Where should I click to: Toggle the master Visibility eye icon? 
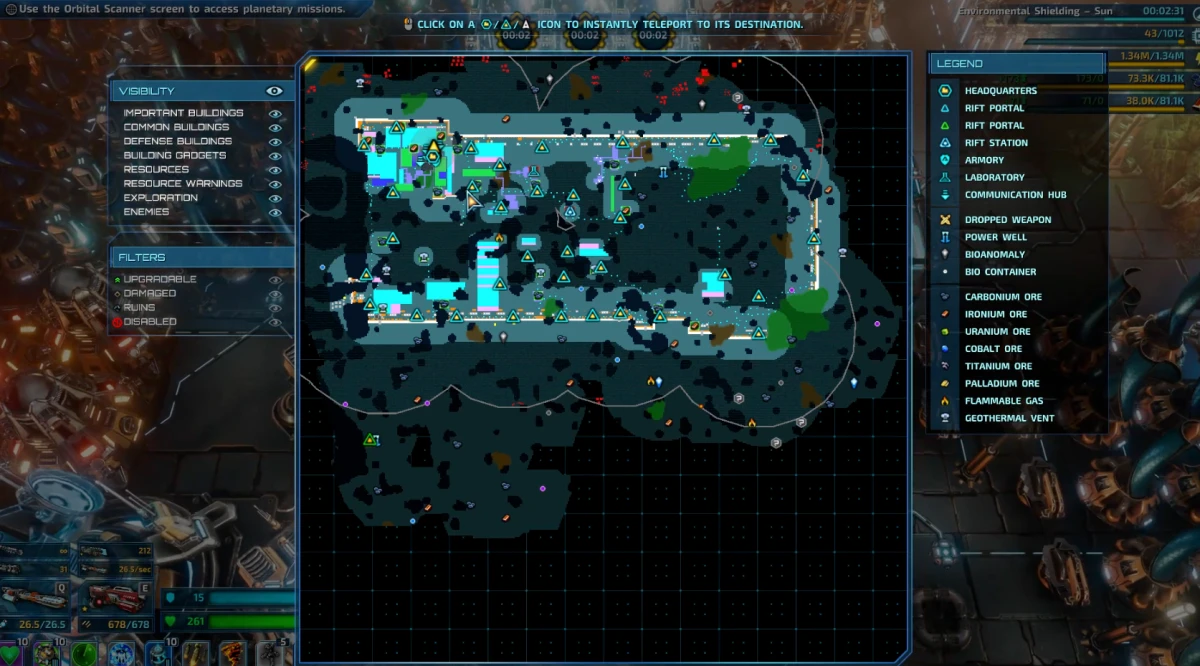click(x=274, y=91)
